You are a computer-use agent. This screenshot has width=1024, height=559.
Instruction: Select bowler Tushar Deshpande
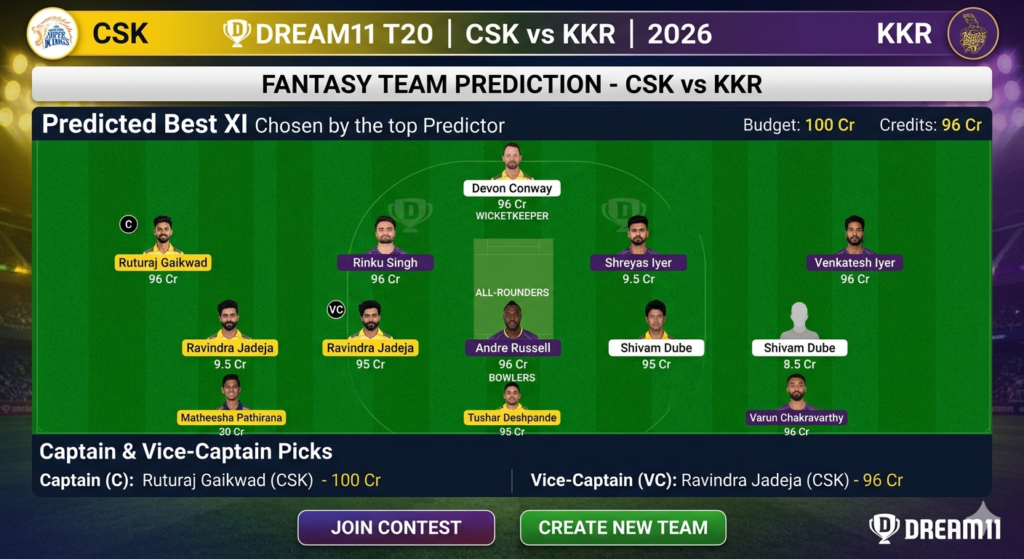coord(512,416)
